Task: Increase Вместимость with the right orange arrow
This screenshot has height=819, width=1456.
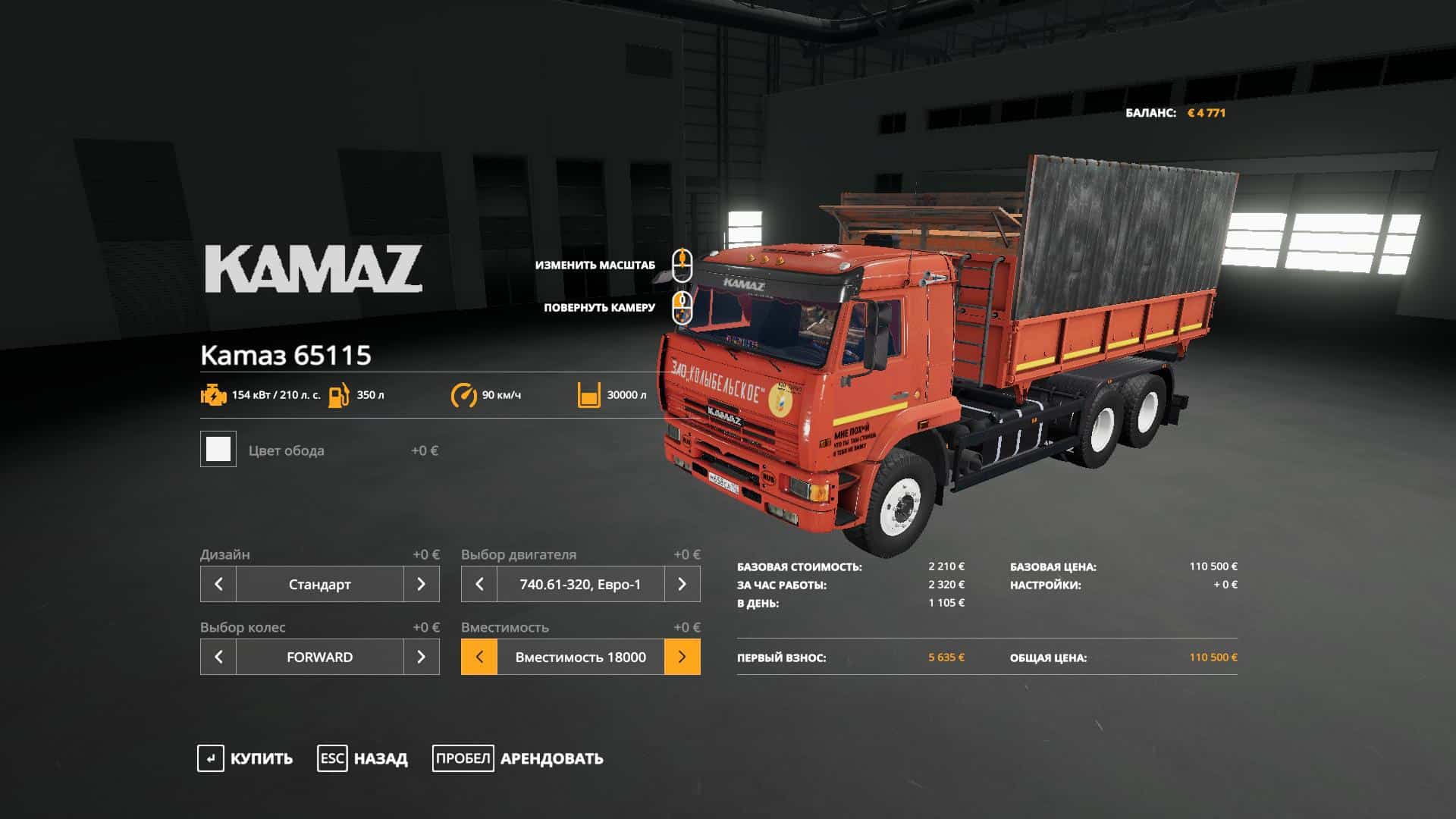Action: pos(682,657)
